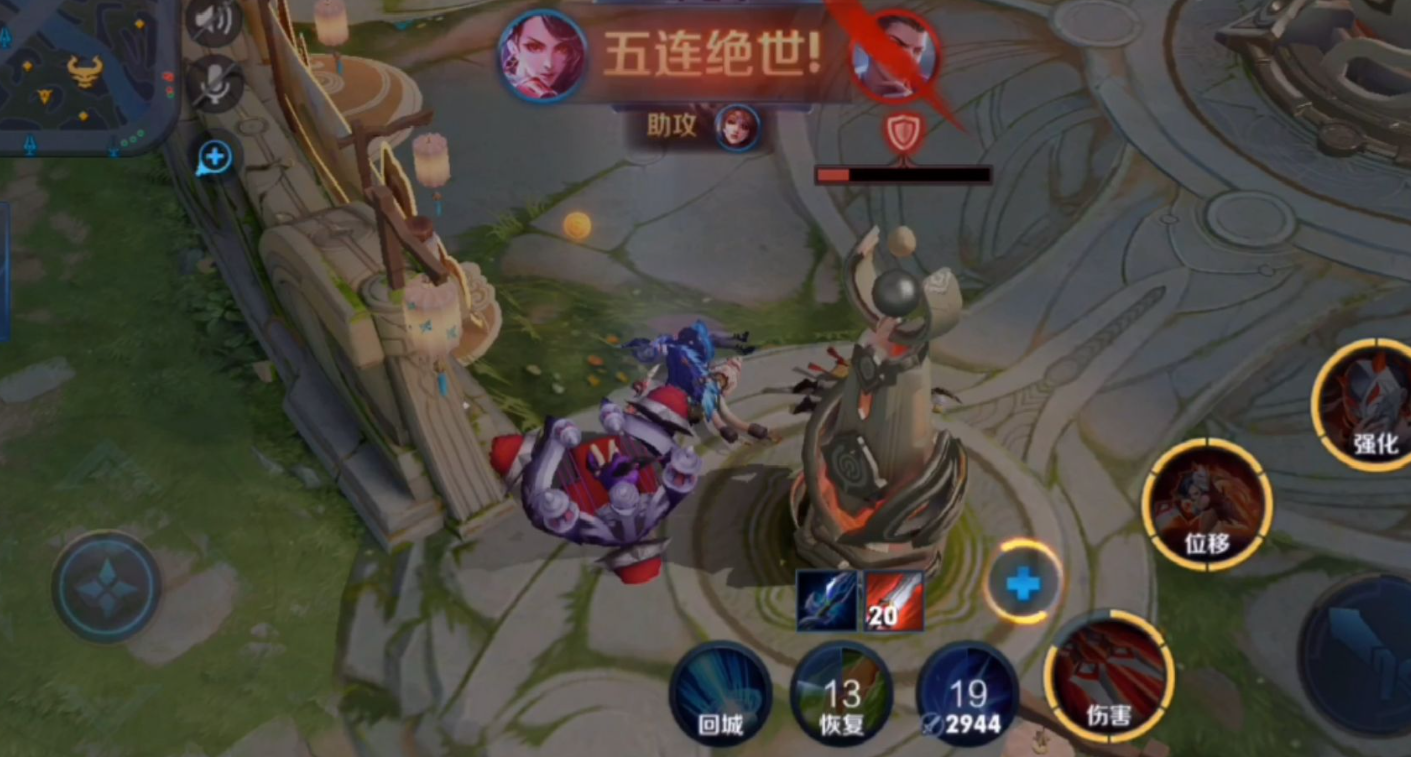The width and height of the screenshot is (1411, 757).
Task: Enable the voice chat microphone
Action: coord(214,80)
